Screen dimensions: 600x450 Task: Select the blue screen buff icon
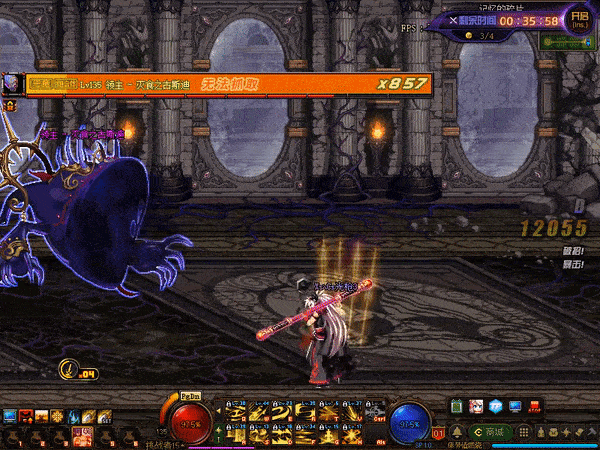(x=10, y=415)
